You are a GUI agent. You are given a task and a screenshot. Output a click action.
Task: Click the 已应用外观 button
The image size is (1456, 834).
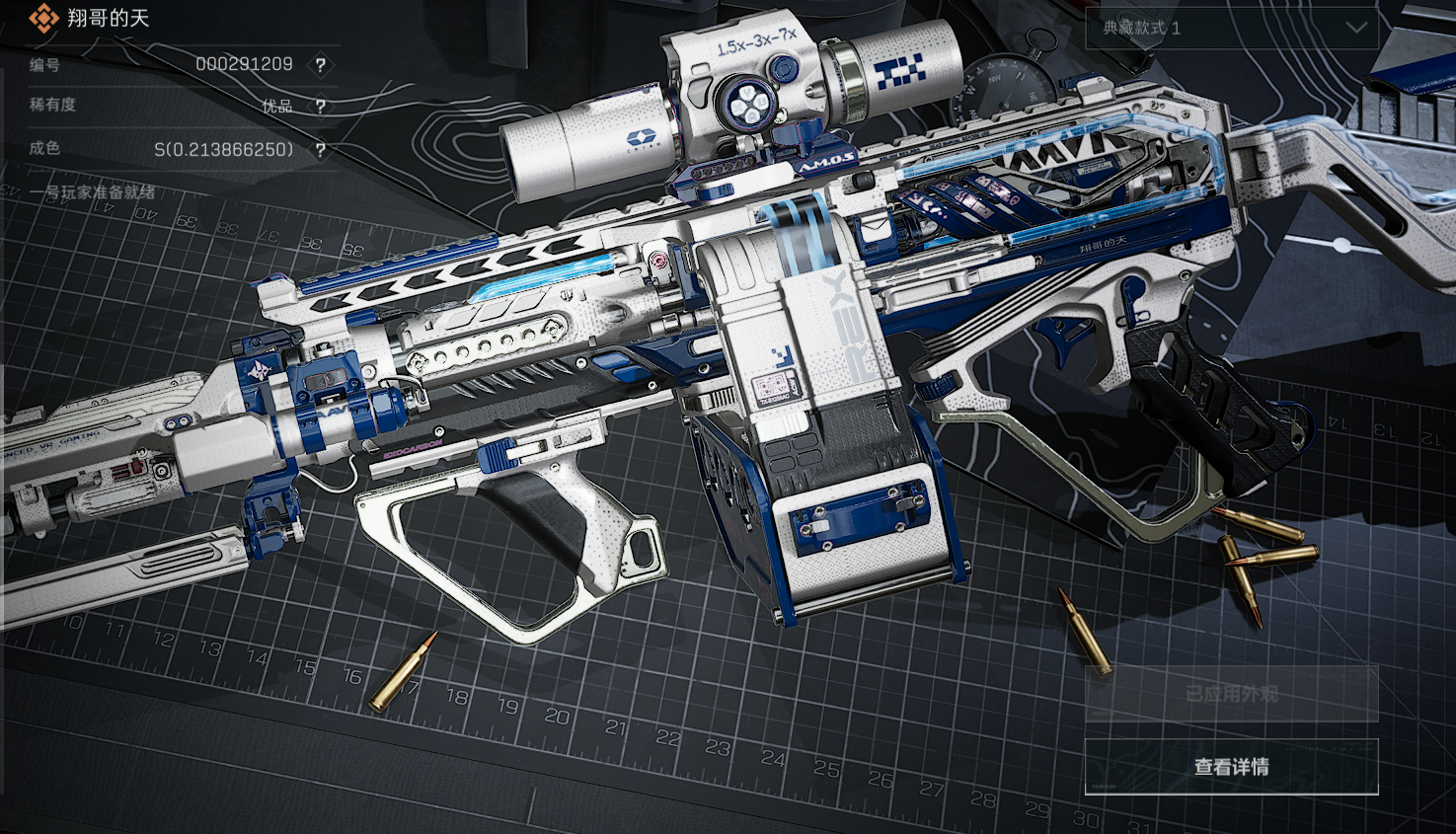(1231, 695)
